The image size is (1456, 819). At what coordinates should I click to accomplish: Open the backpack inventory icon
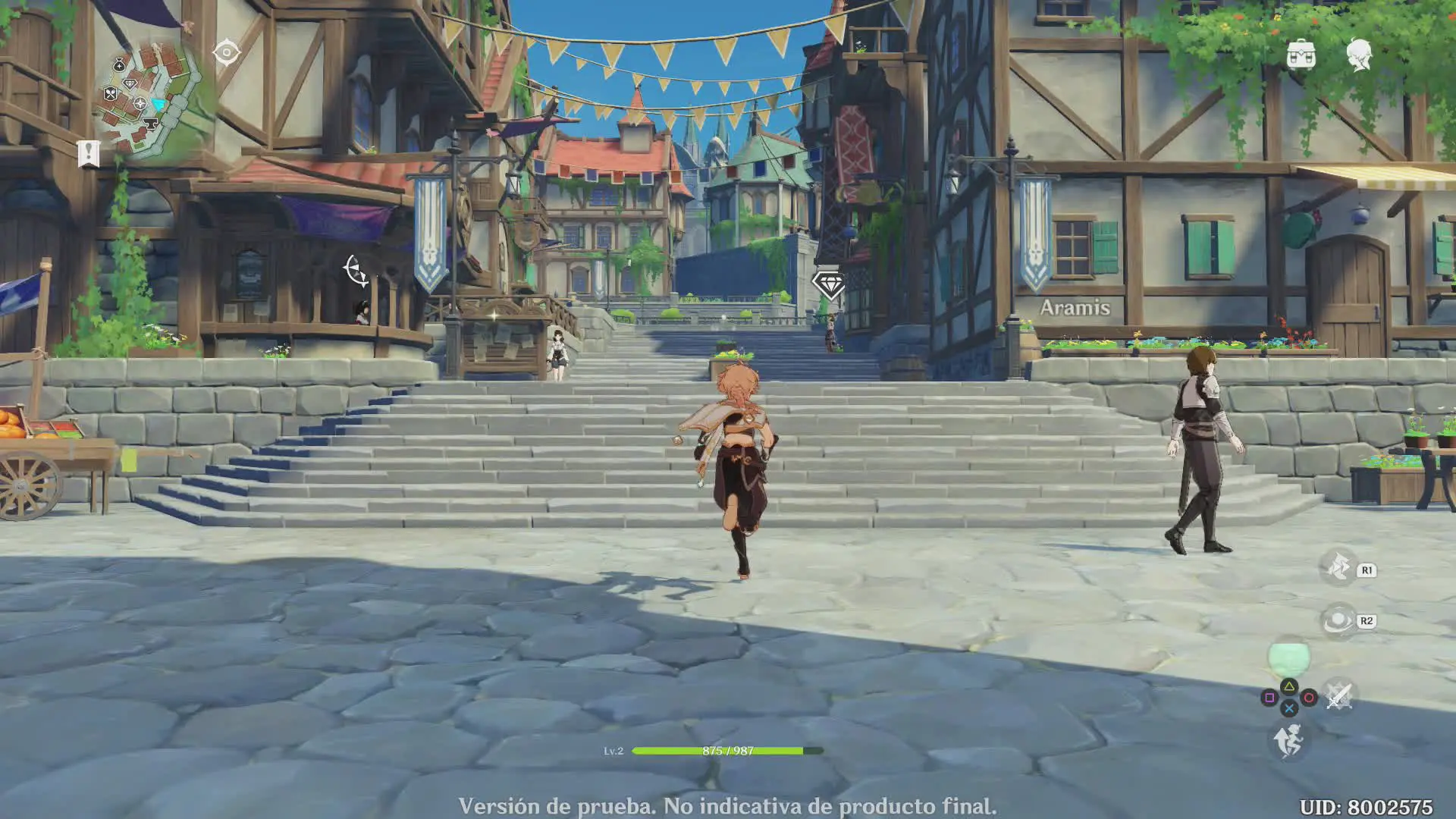1301,54
